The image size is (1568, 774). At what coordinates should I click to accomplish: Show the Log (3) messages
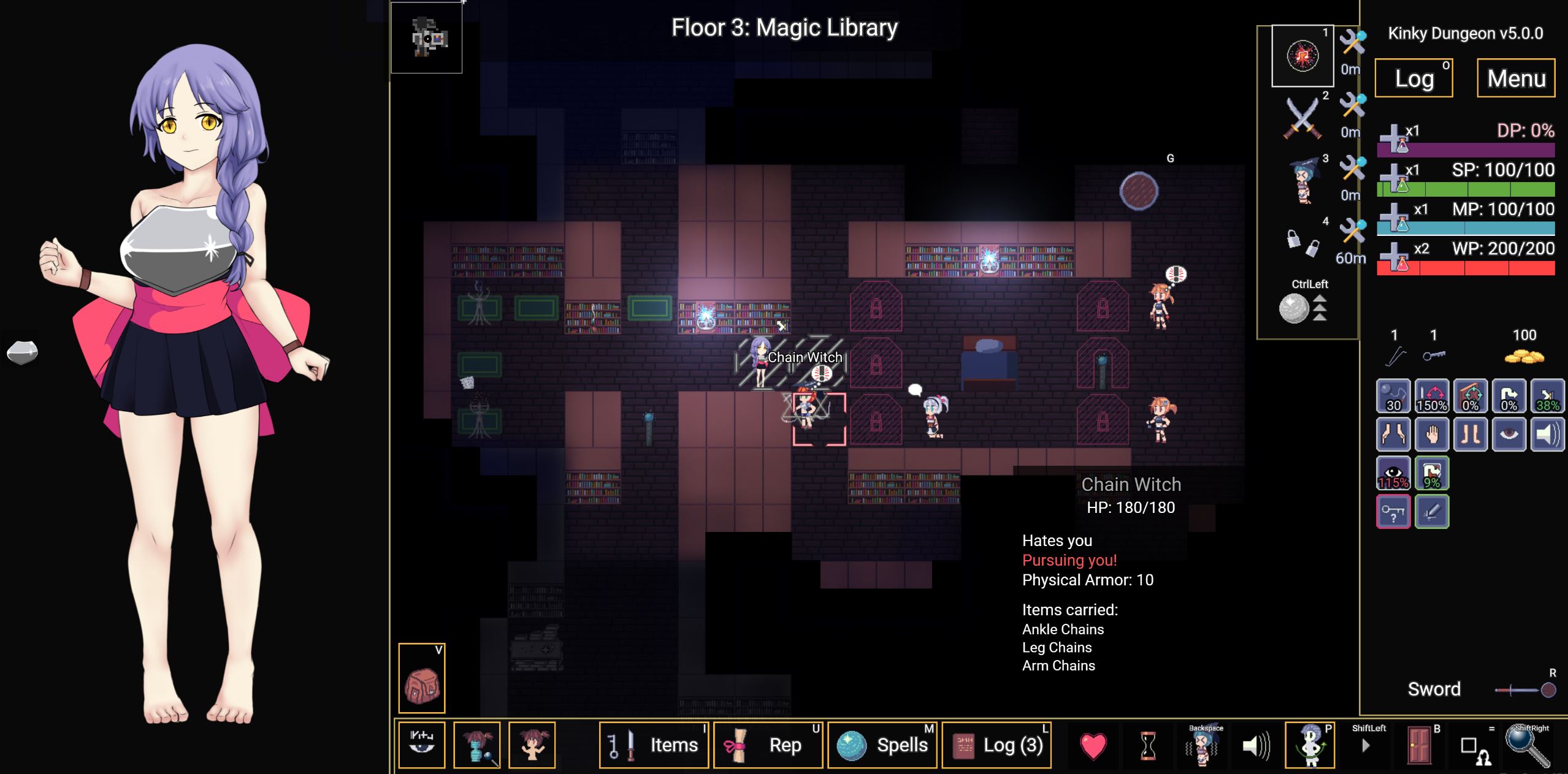996,745
